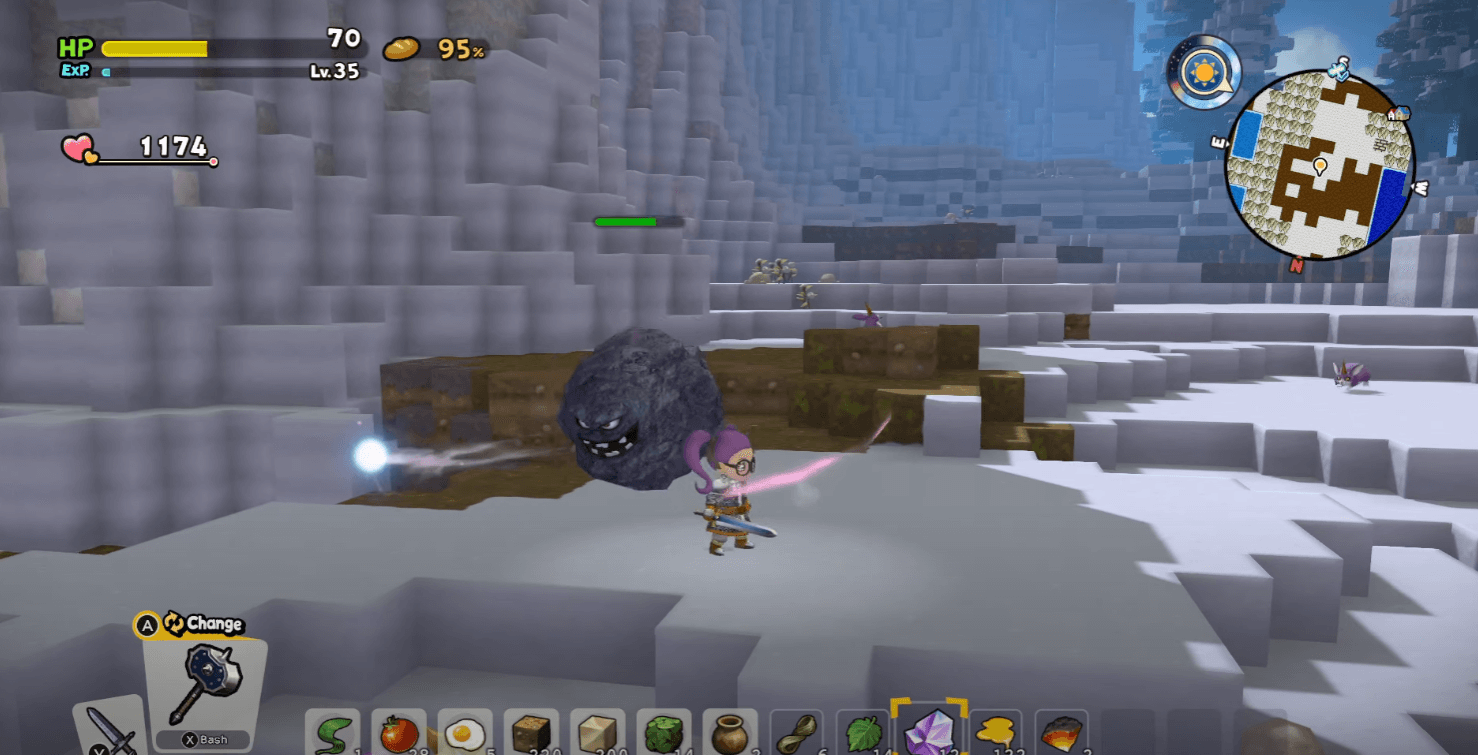Open the day-night time dial near the minimap
This screenshot has width=1478, height=755.
pos(1205,69)
